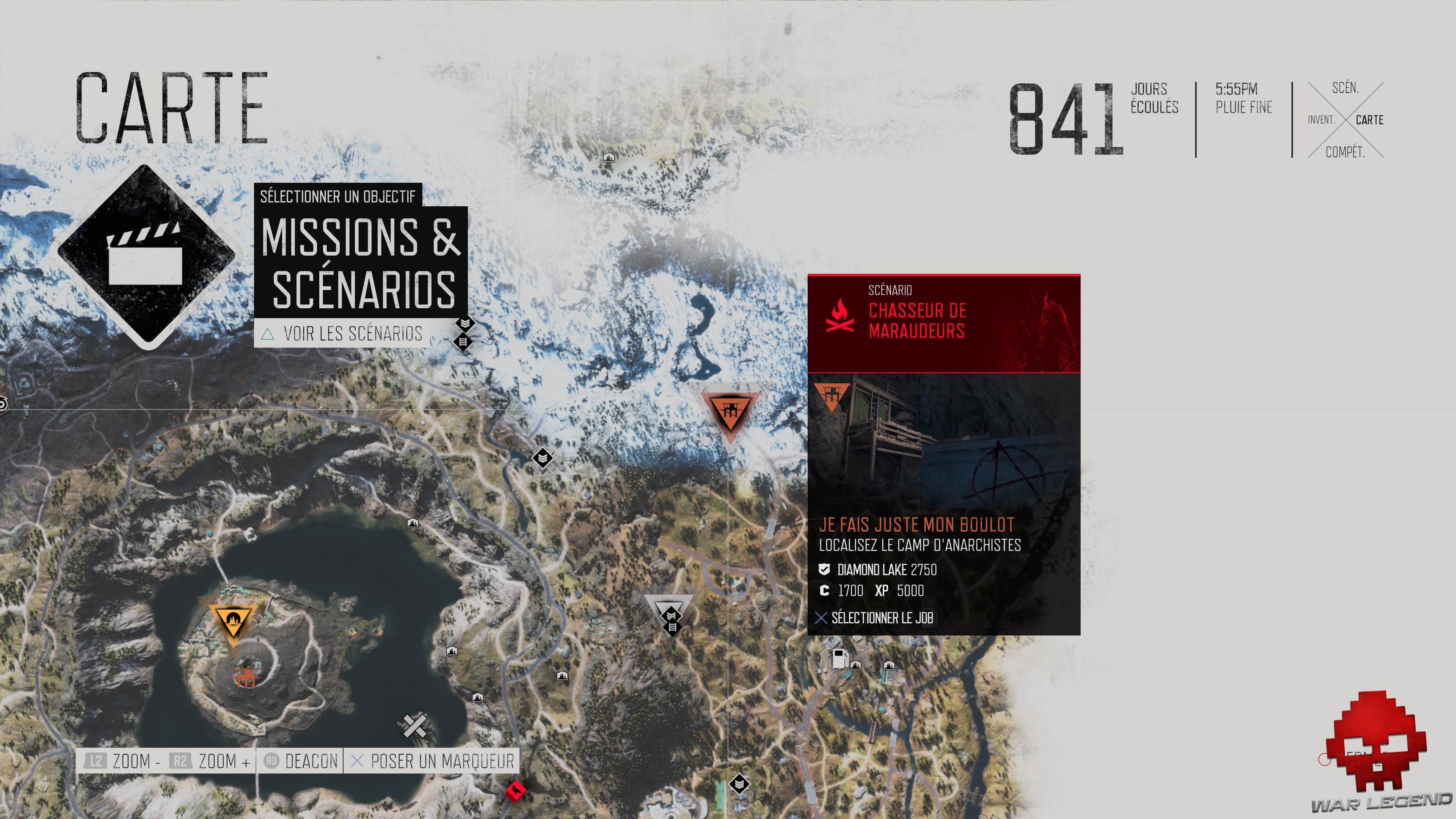The height and width of the screenshot is (819, 1456).
Task: Click the crossed-tools repair icon near the lake
Action: (x=415, y=725)
